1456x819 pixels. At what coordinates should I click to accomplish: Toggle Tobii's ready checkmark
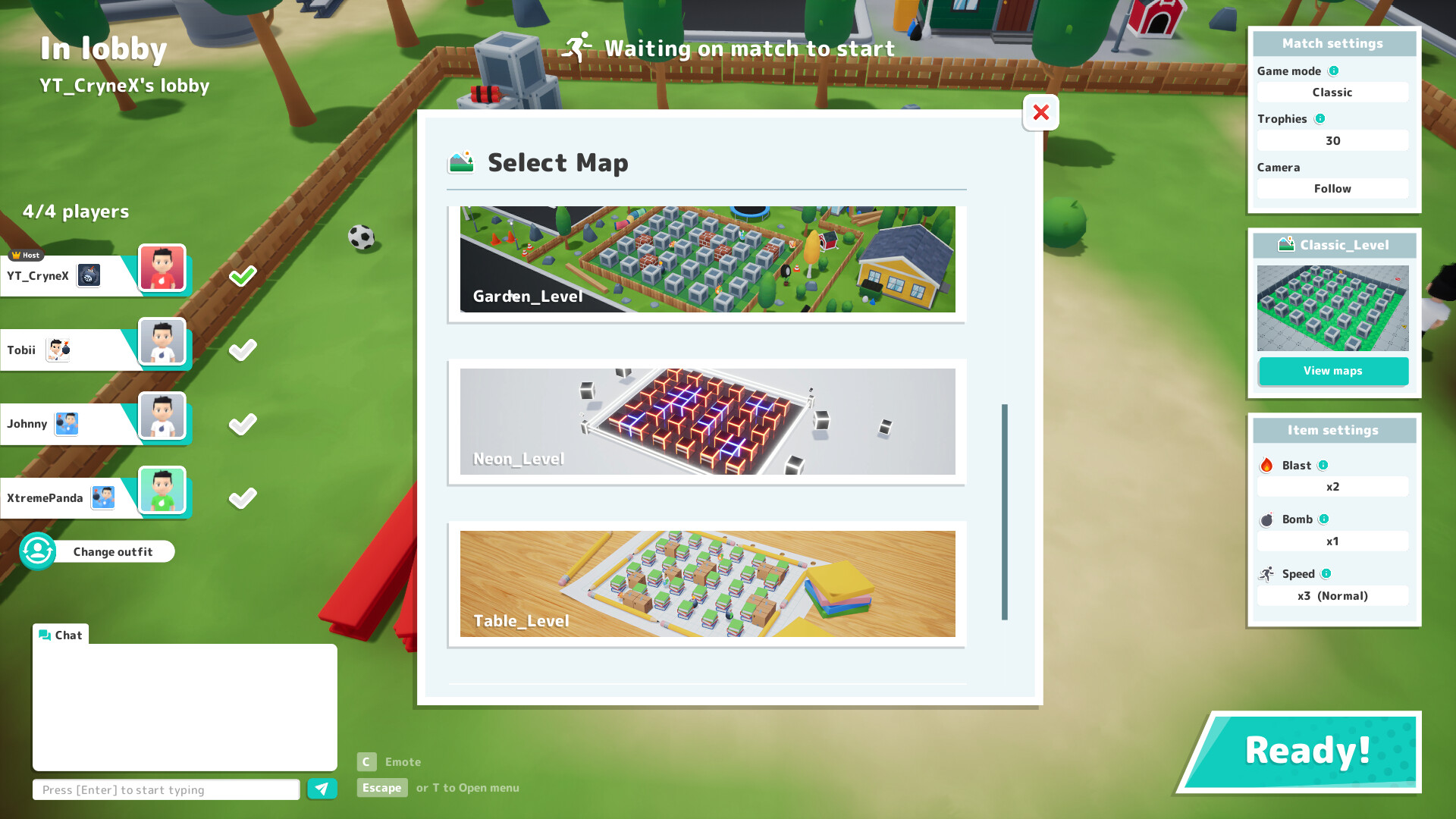242,350
